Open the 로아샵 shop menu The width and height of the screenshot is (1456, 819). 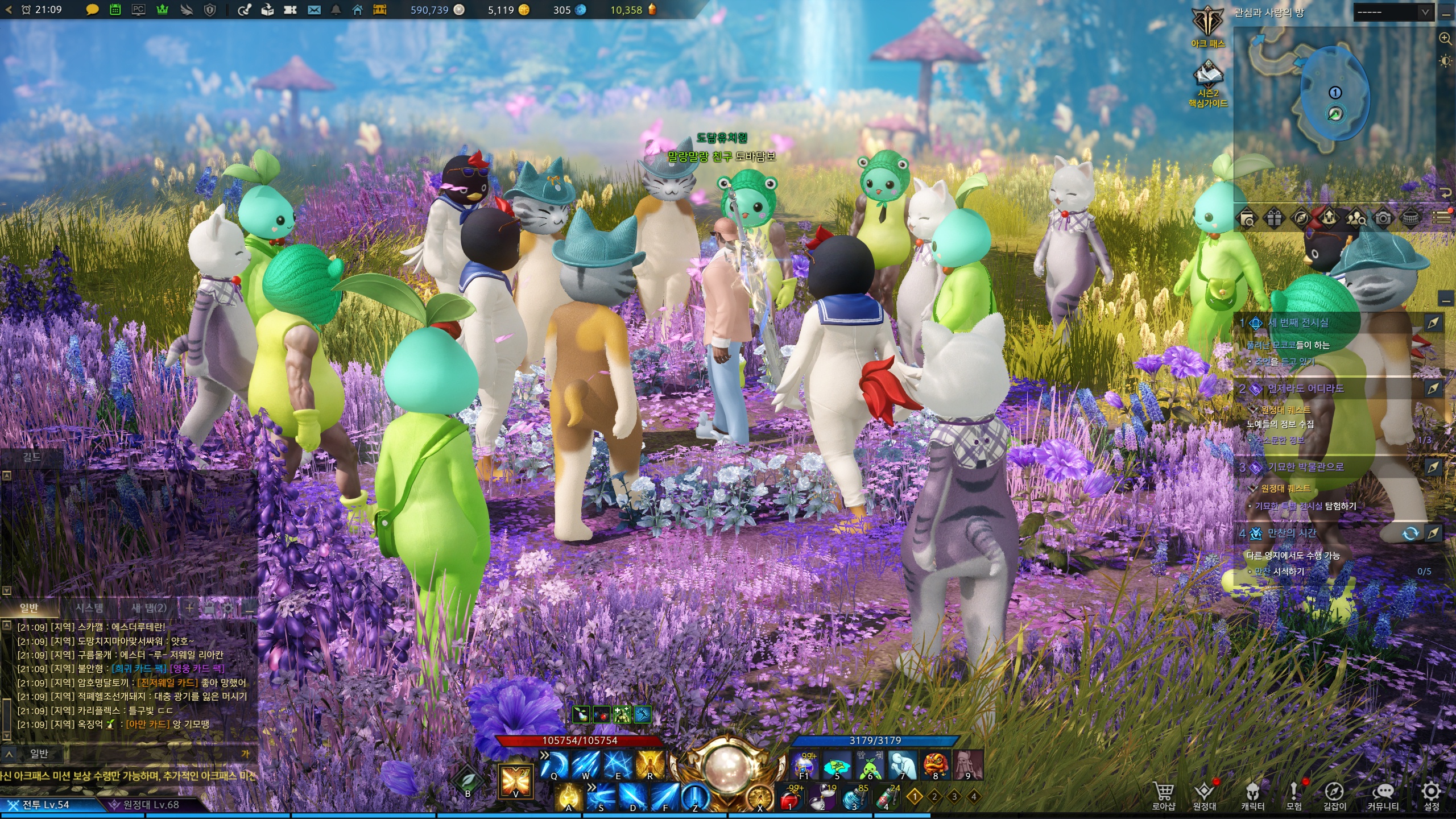(x=1163, y=794)
